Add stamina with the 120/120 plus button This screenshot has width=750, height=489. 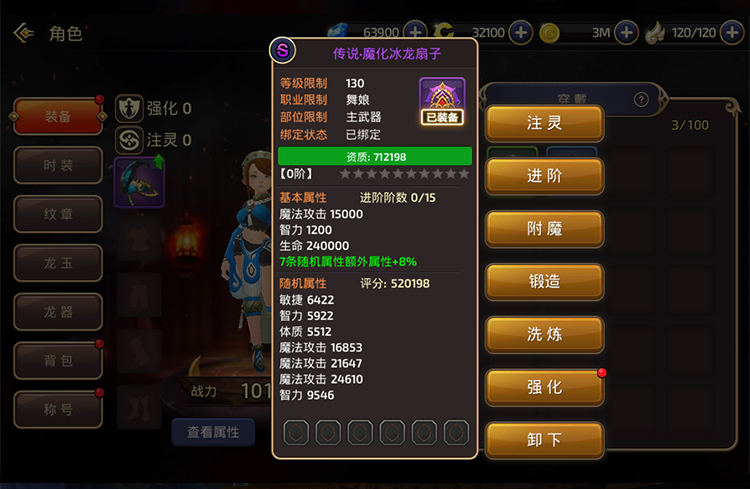(x=732, y=32)
